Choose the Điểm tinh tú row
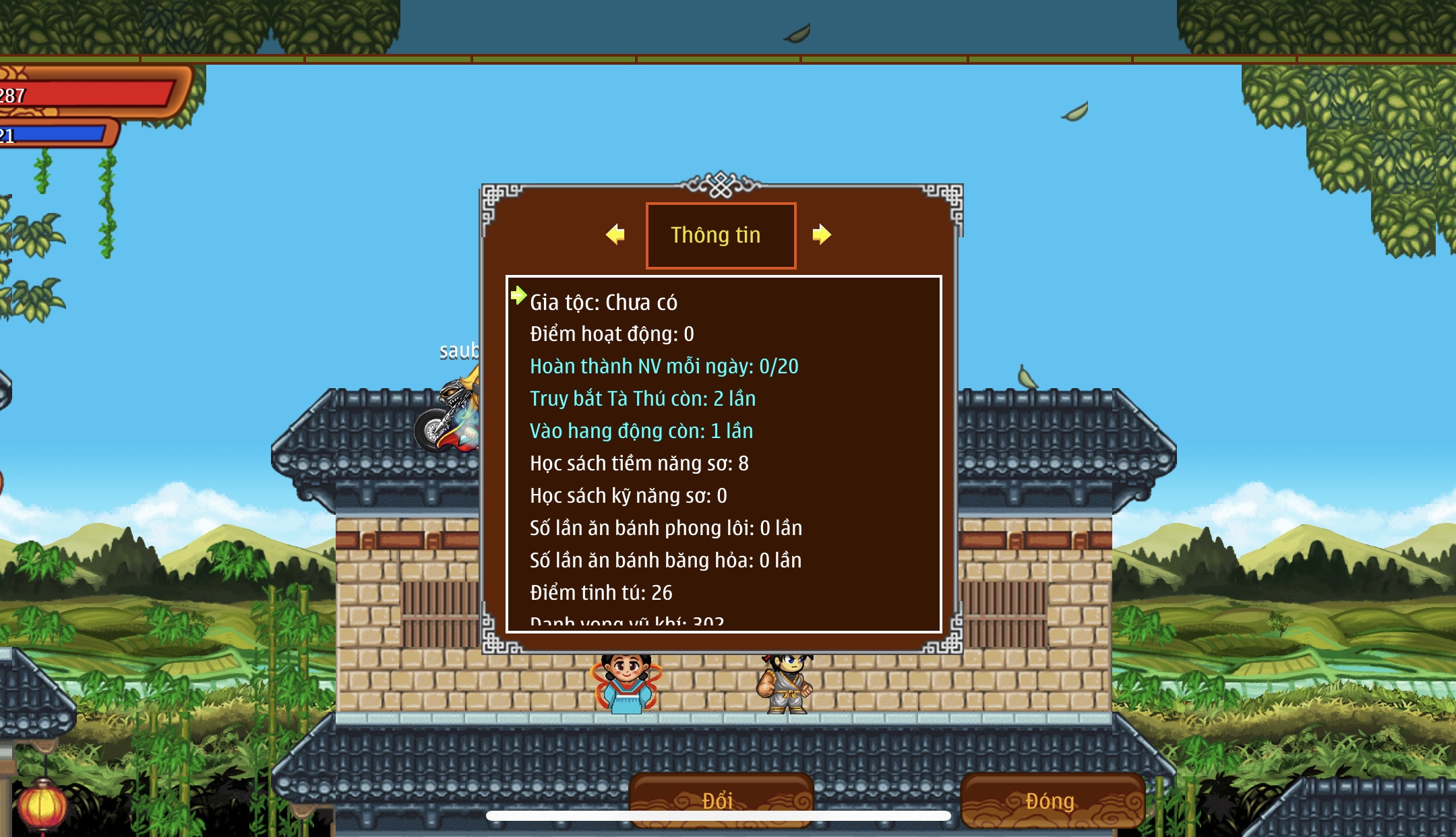Viewport: 1456px width, 837px height. click(x=601, y=593)
